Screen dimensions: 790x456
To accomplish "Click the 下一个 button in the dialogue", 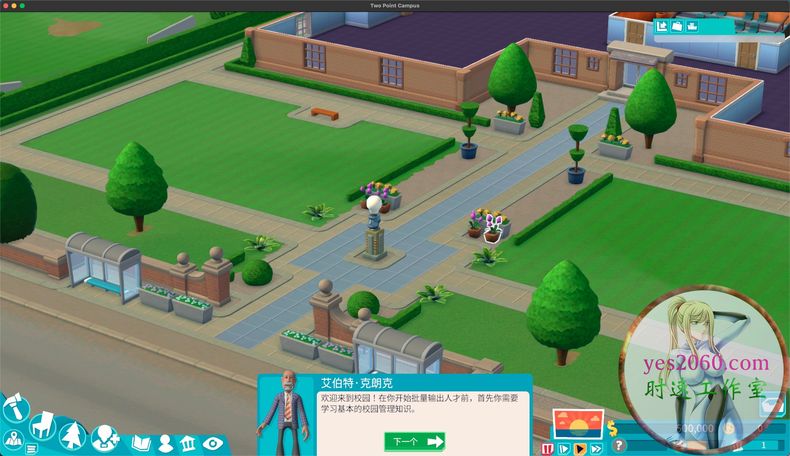I will (x=414, y=441).
